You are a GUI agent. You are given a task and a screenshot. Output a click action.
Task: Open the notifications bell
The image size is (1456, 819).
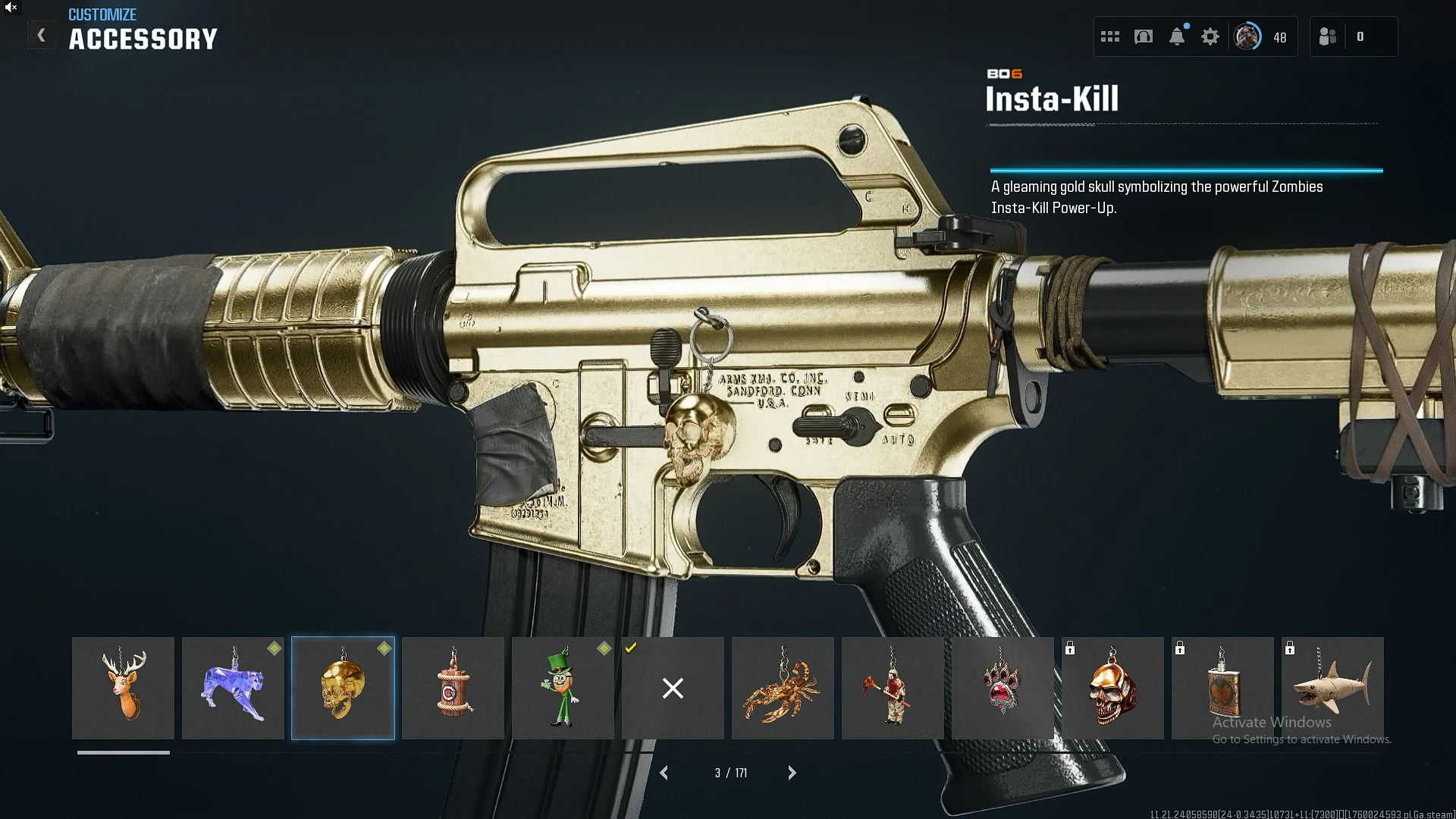(x=1177, y=36)
